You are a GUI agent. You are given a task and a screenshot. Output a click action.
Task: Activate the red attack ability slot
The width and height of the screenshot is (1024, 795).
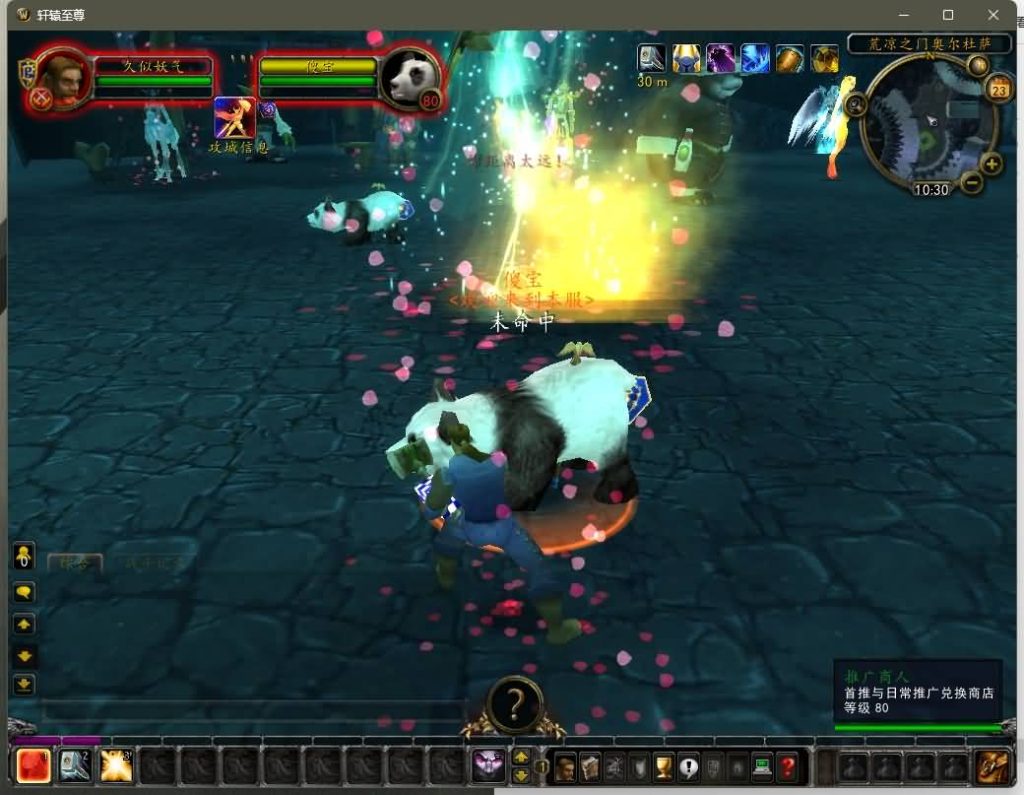(34, 766)
